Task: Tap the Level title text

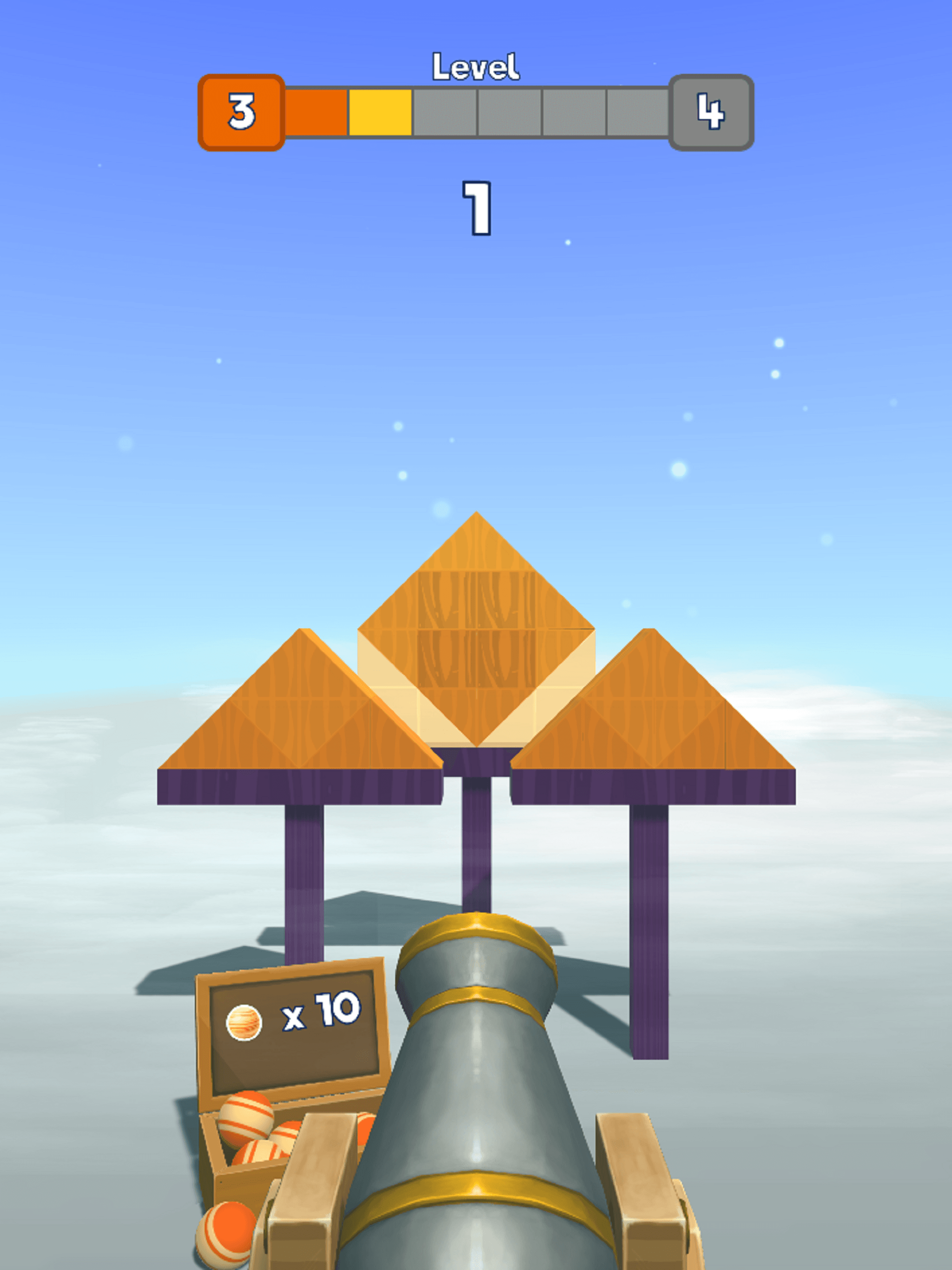Action: tap(476, 65)
